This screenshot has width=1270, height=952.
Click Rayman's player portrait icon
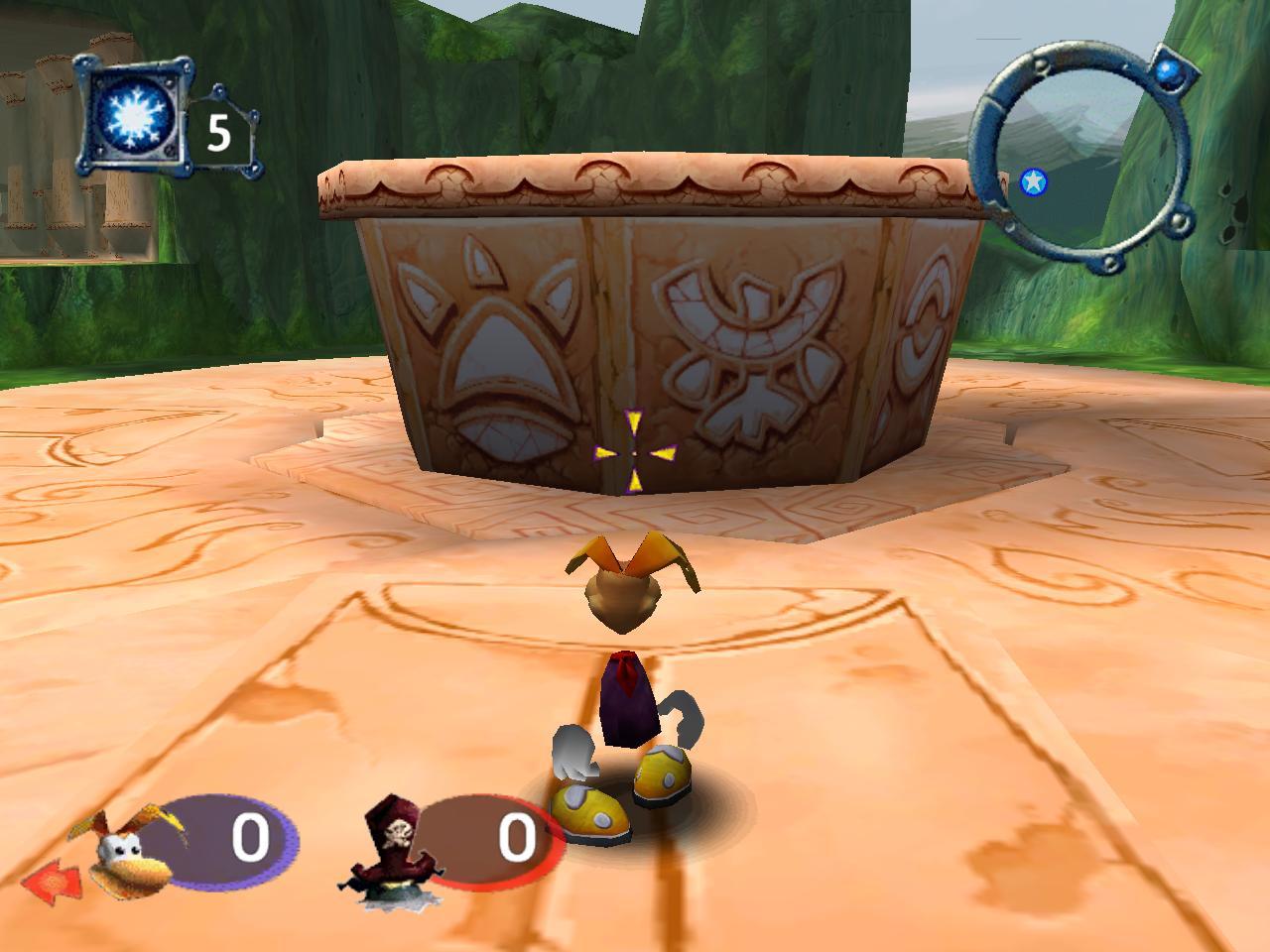(x=131, y=850)
